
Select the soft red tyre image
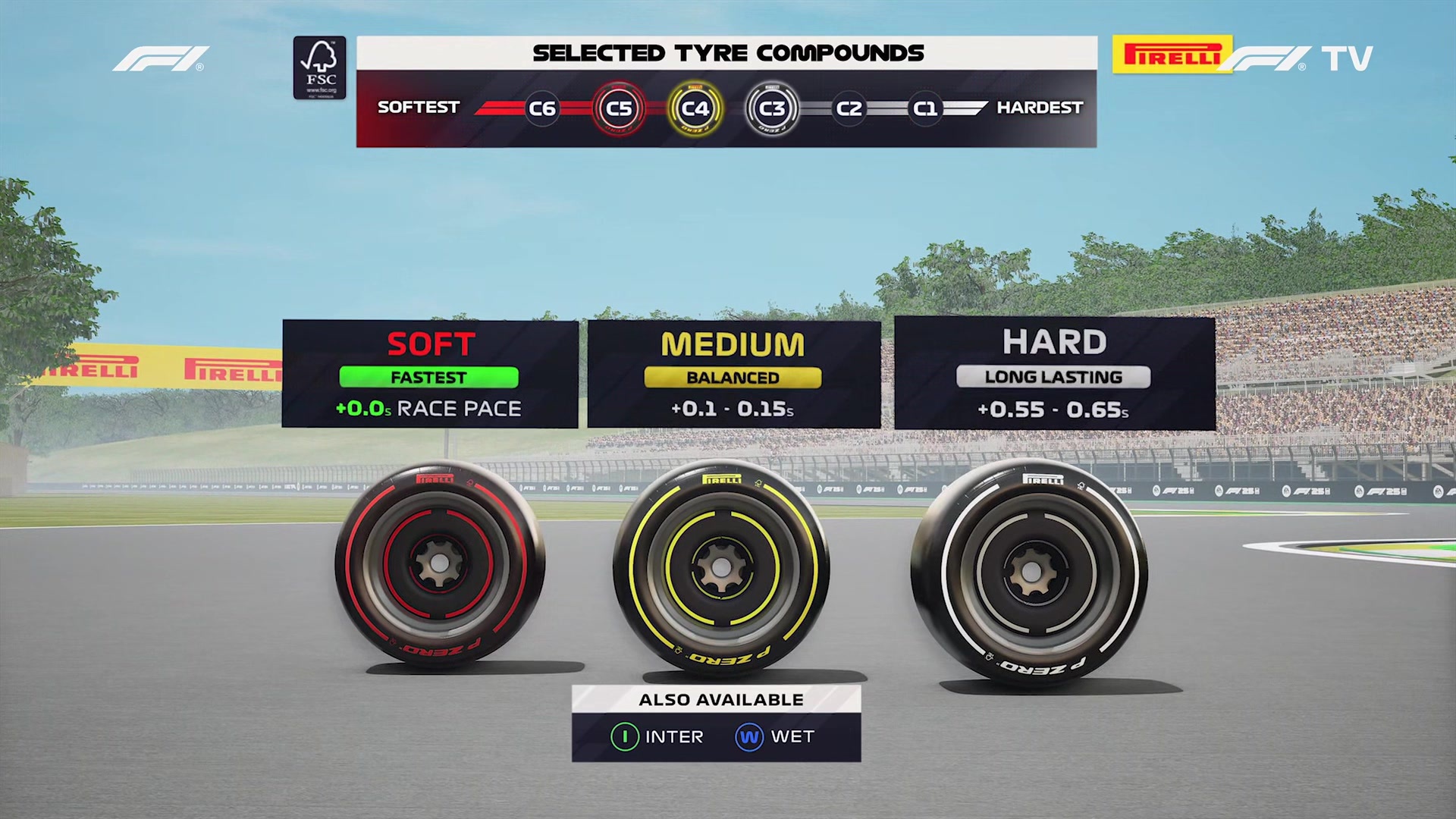[x=436, y=565]
